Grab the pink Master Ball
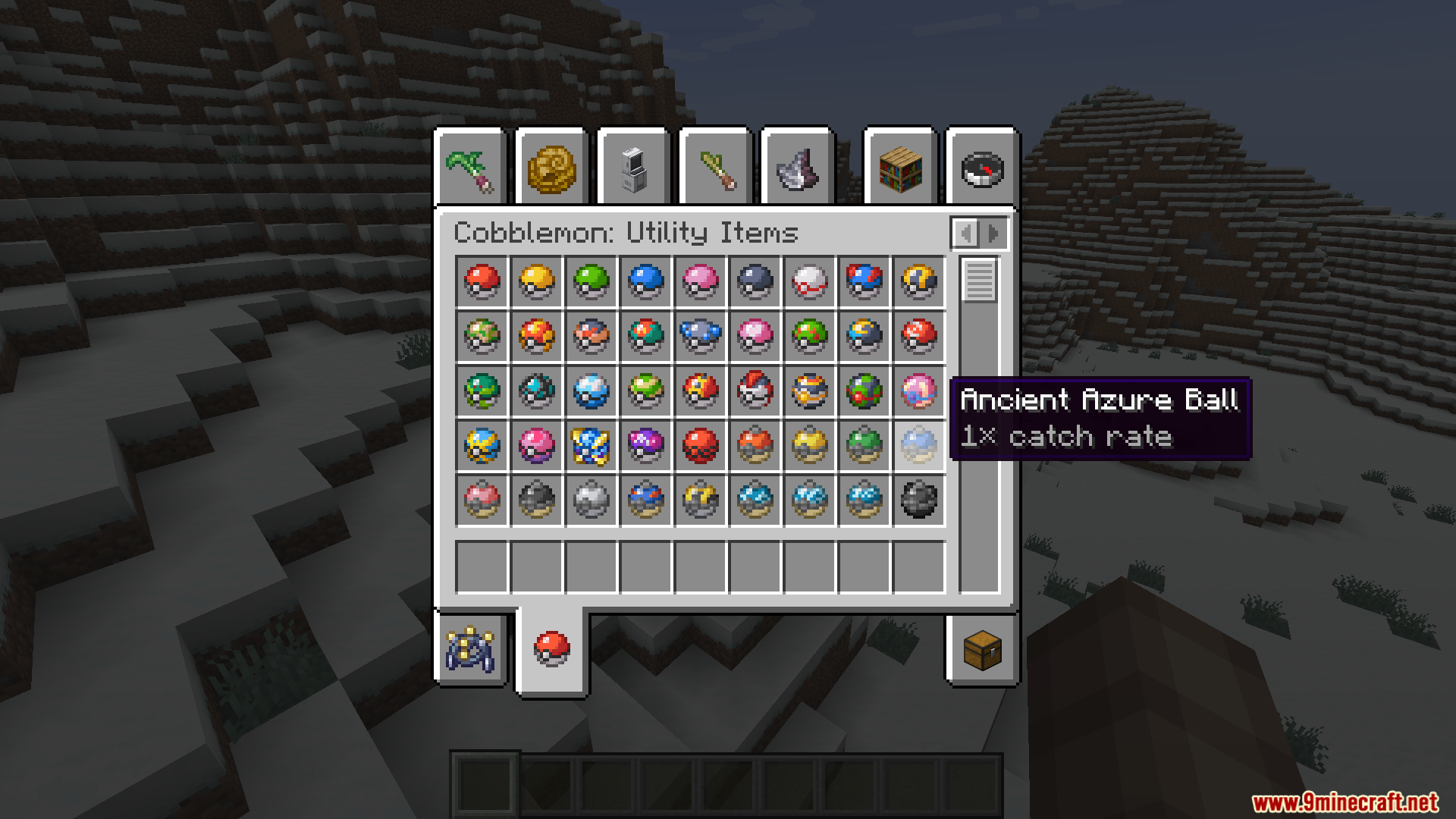 point(647,447)
